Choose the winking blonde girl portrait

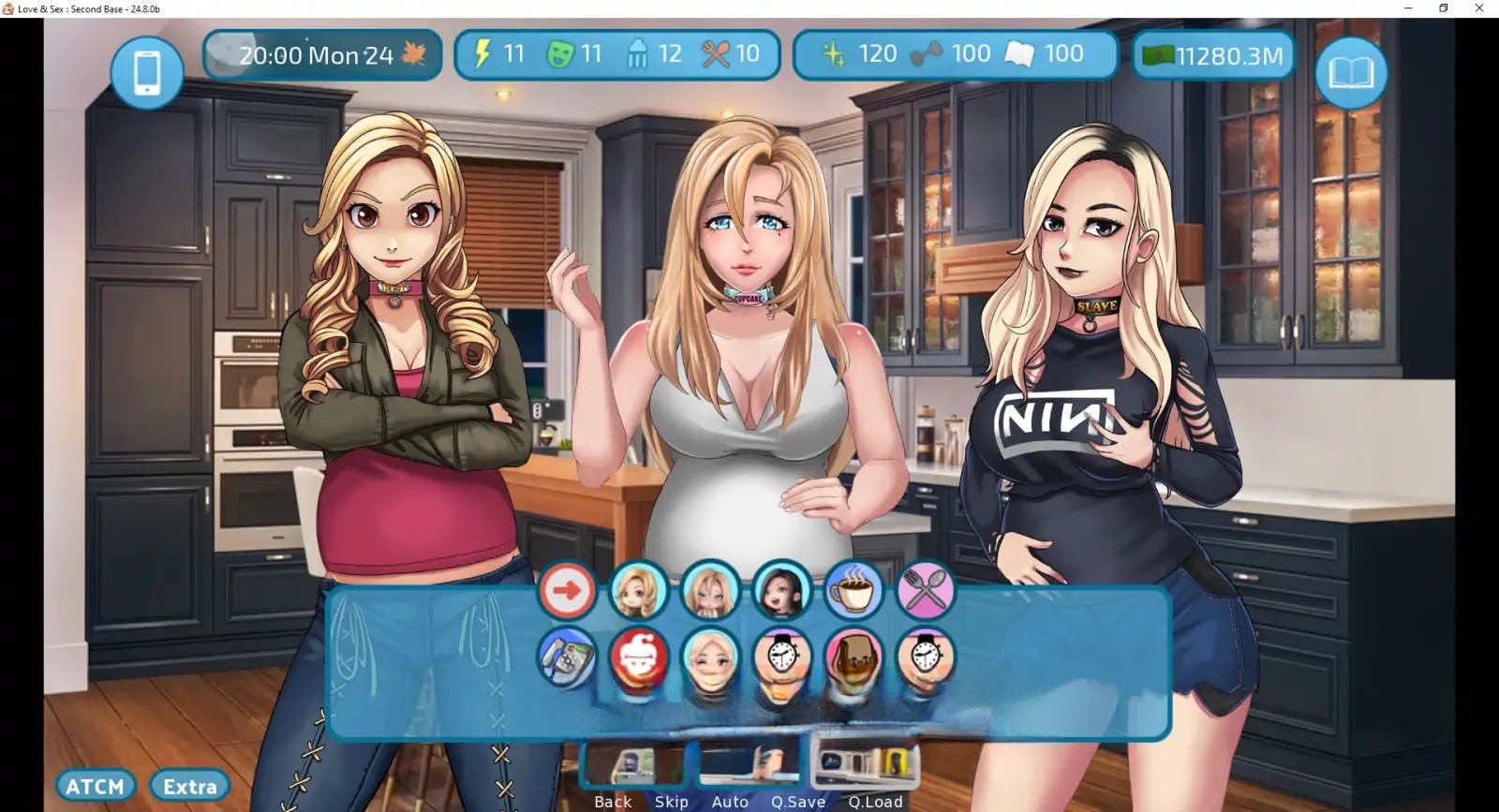tap(710, 657)
